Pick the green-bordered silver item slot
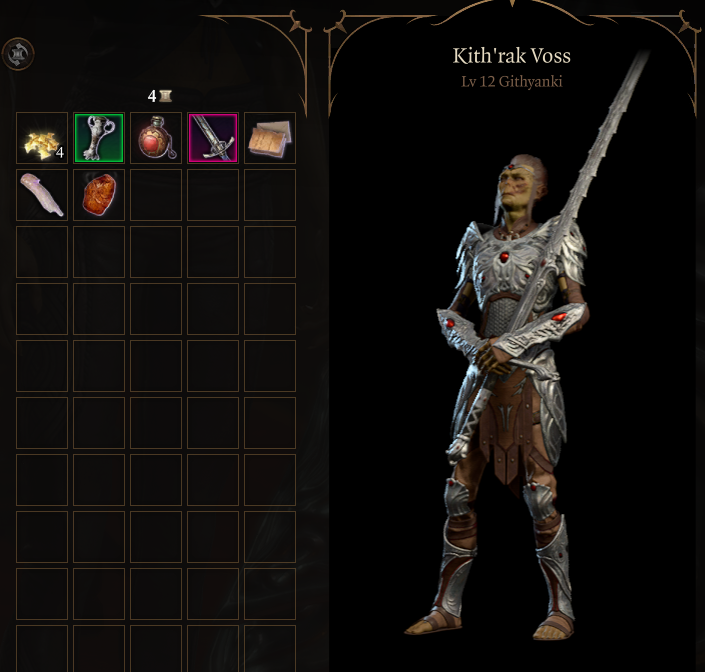Viewport: 705px width, 672px height. tap(99, 138)
